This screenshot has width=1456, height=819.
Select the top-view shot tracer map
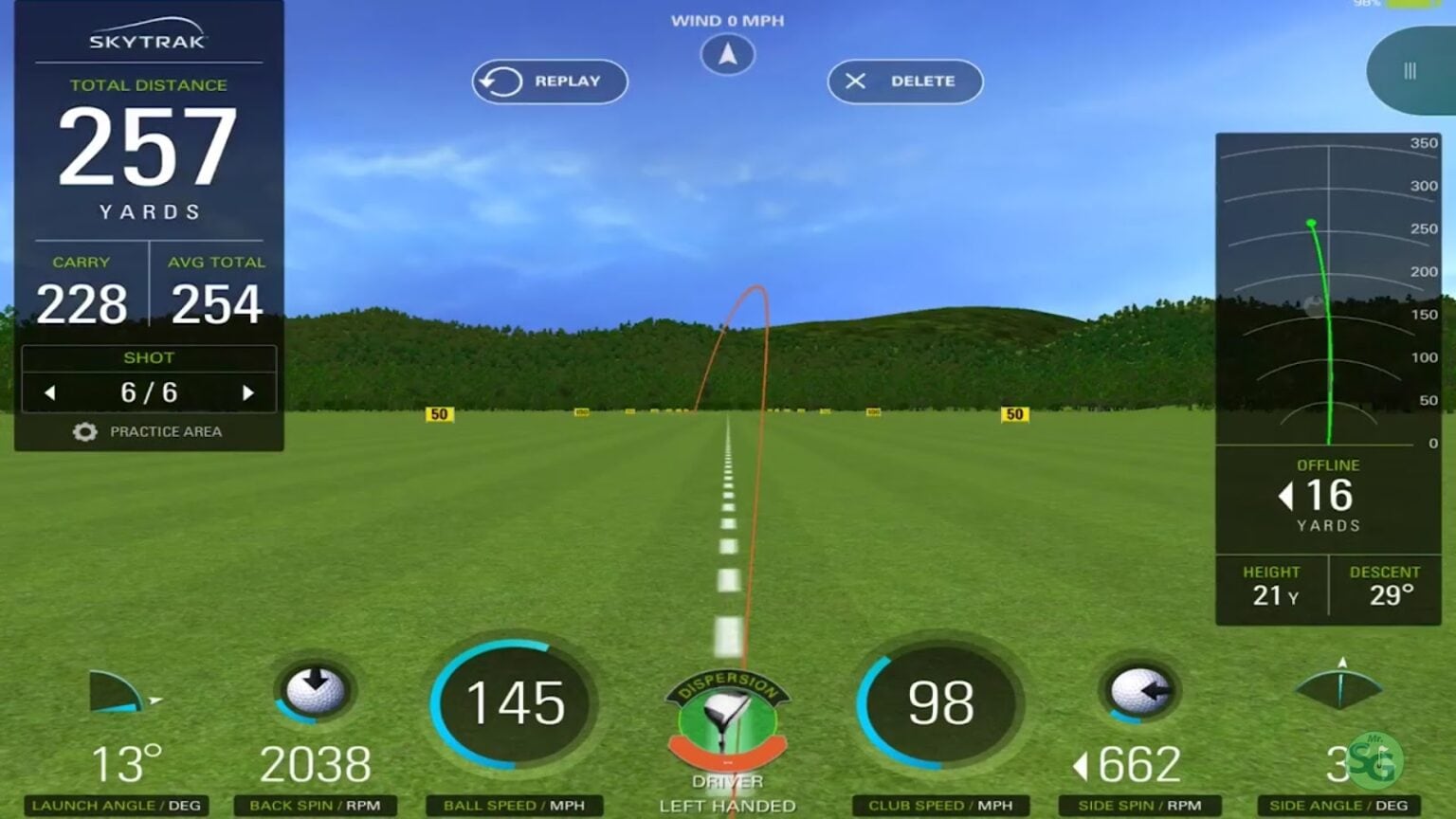[x=1327, y=294]
